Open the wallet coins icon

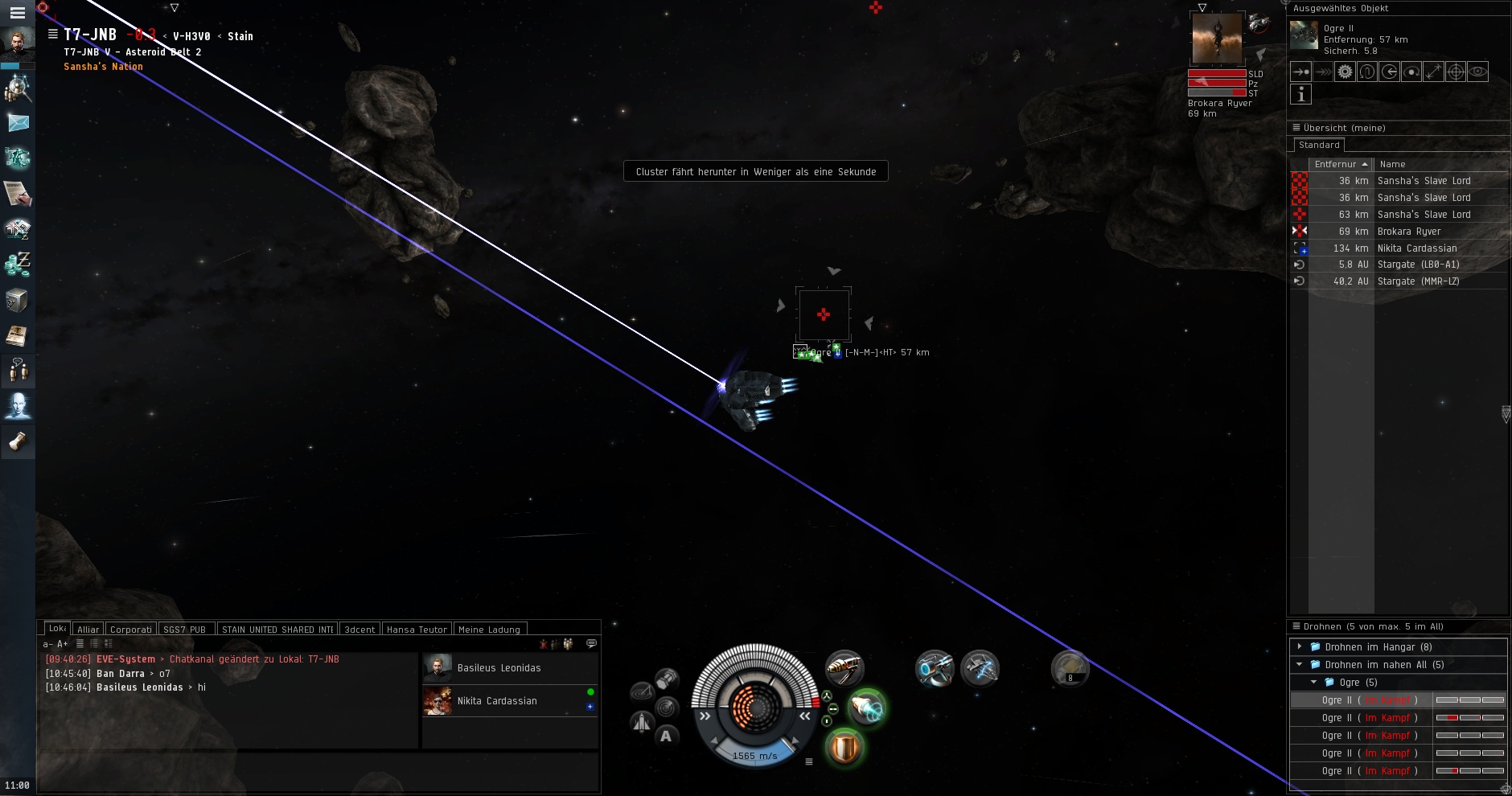point(18,265)
